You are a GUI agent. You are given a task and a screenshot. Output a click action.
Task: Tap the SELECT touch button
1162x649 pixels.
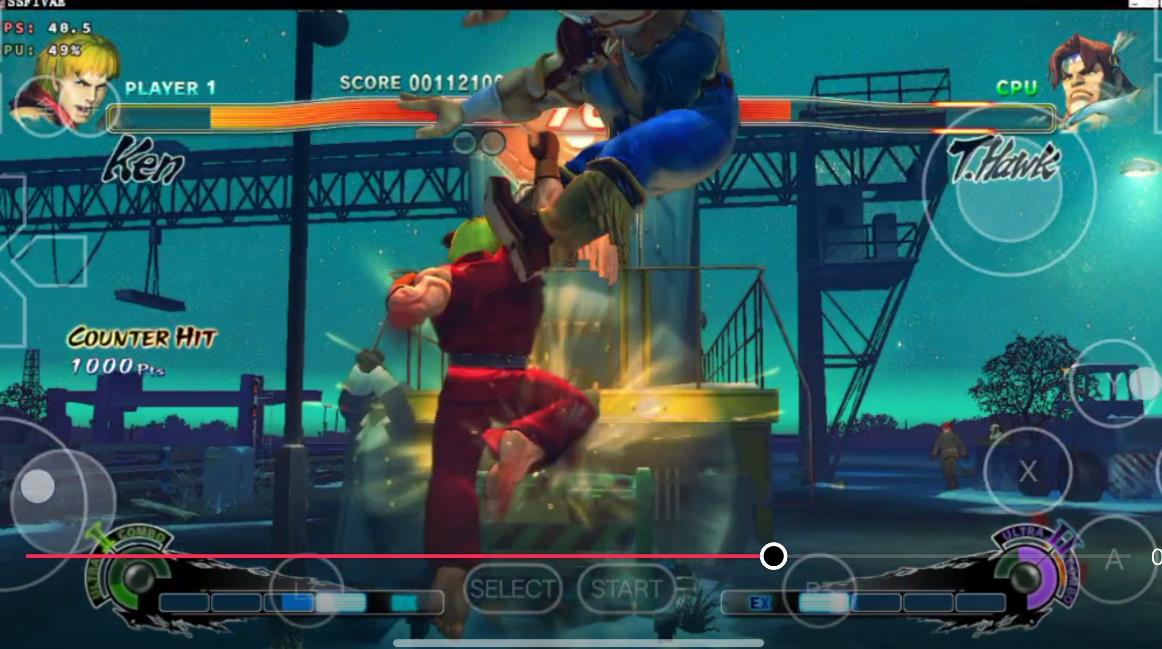(x=513, y=590)
